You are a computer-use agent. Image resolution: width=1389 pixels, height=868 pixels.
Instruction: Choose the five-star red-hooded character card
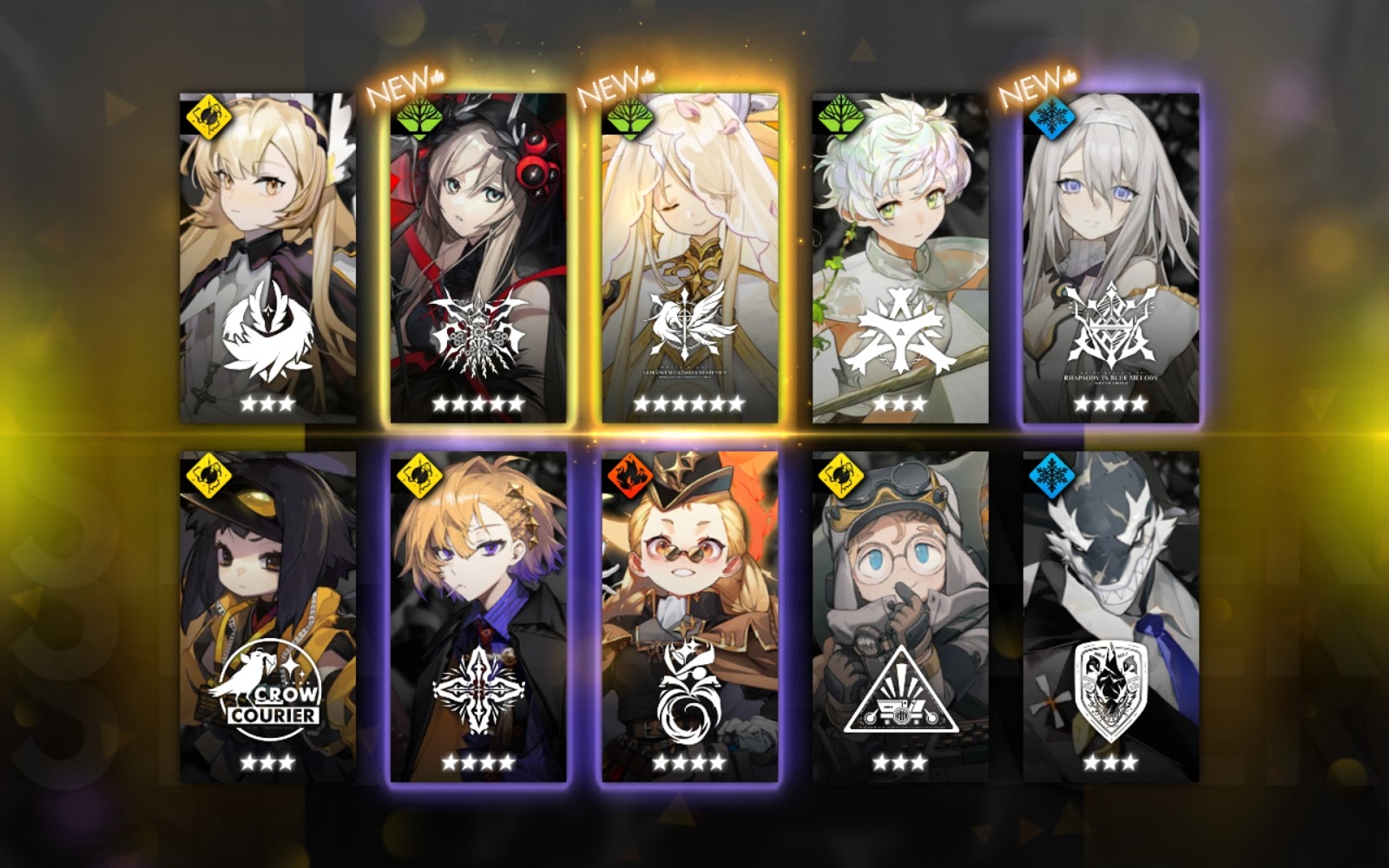tap(478, 258)
